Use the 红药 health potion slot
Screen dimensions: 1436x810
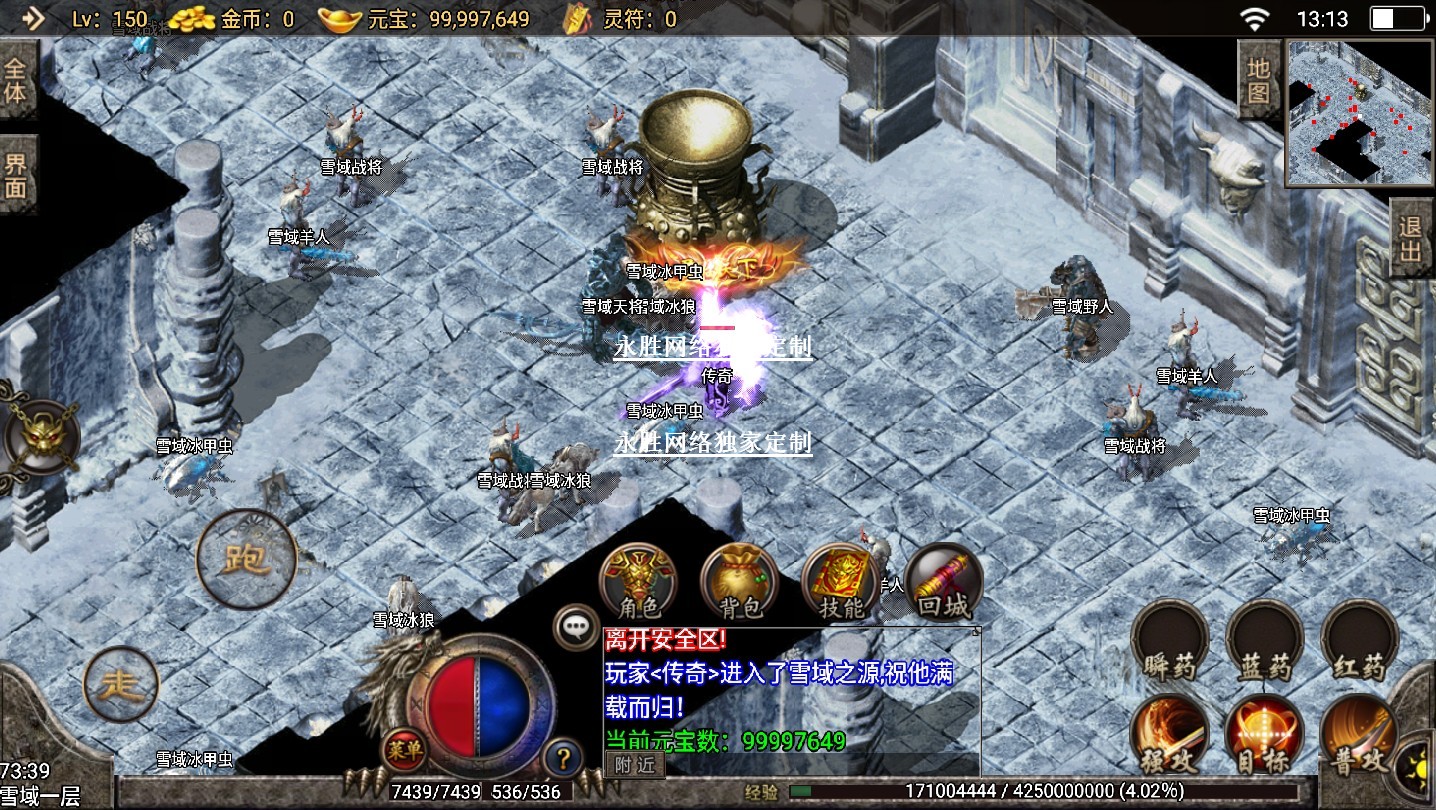pyautogui.click(x=1359, y=643)
